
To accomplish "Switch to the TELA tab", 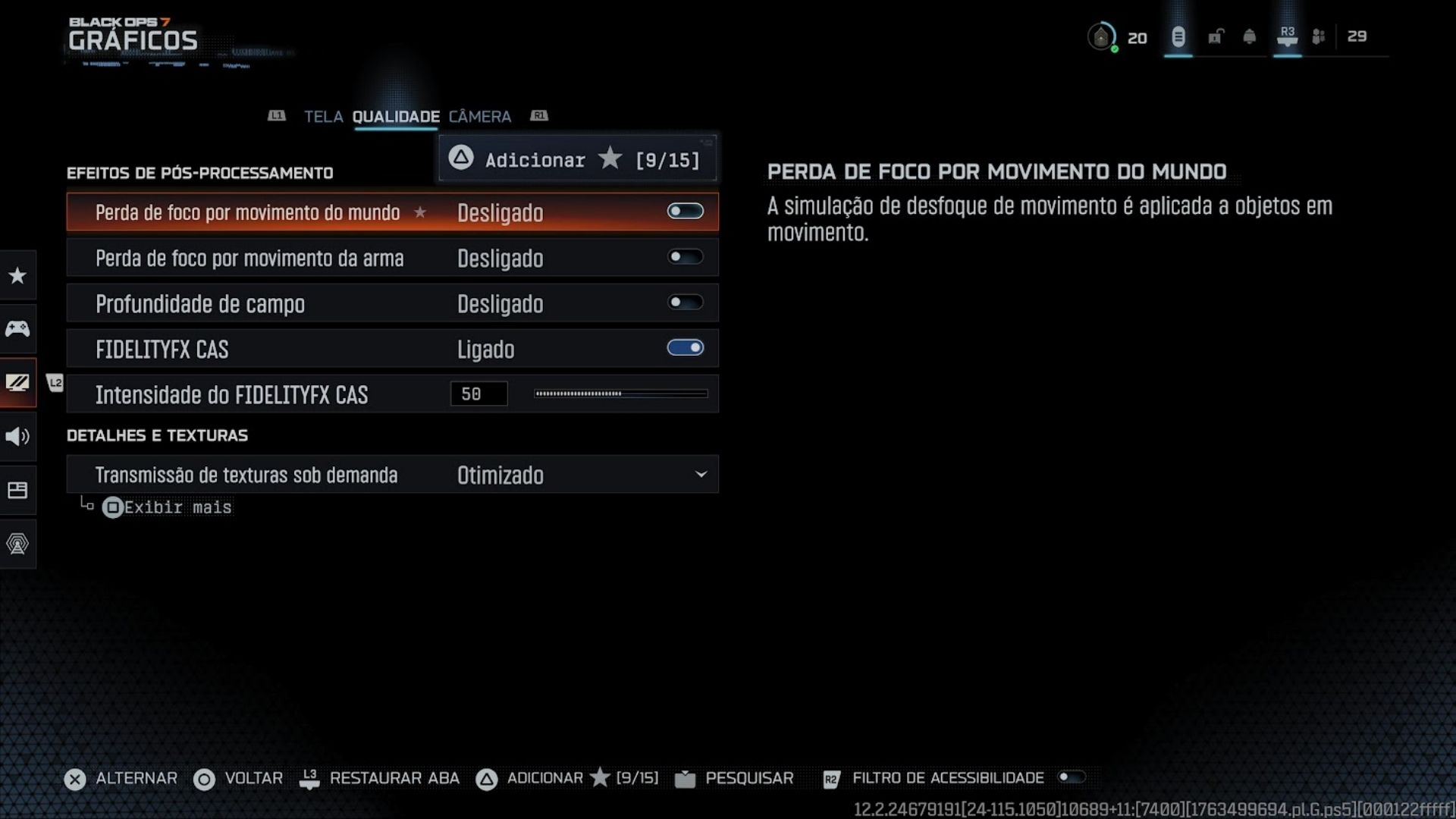I will [323, 117].
